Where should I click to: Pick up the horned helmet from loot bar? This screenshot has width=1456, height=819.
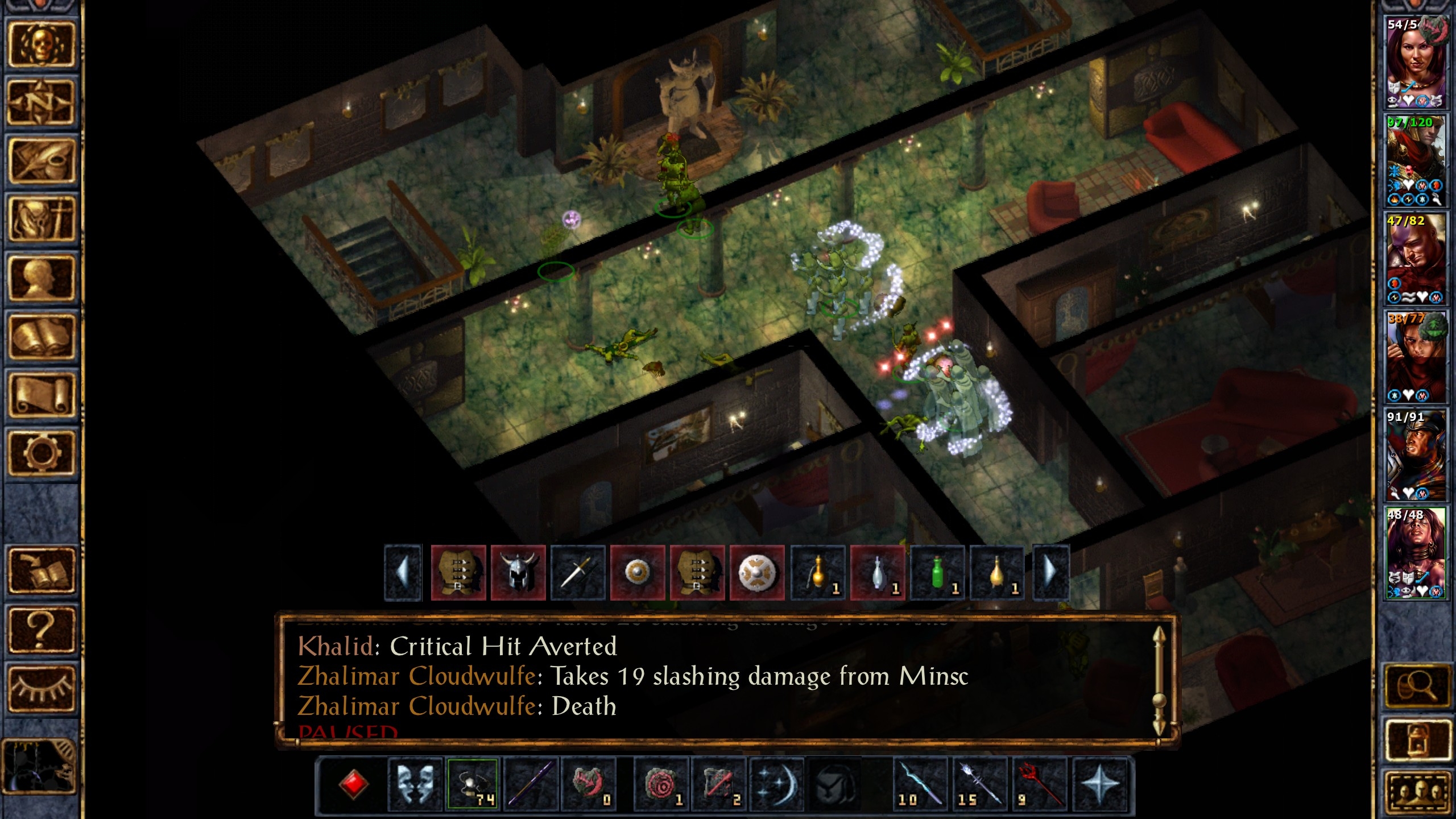click(518, 572)
